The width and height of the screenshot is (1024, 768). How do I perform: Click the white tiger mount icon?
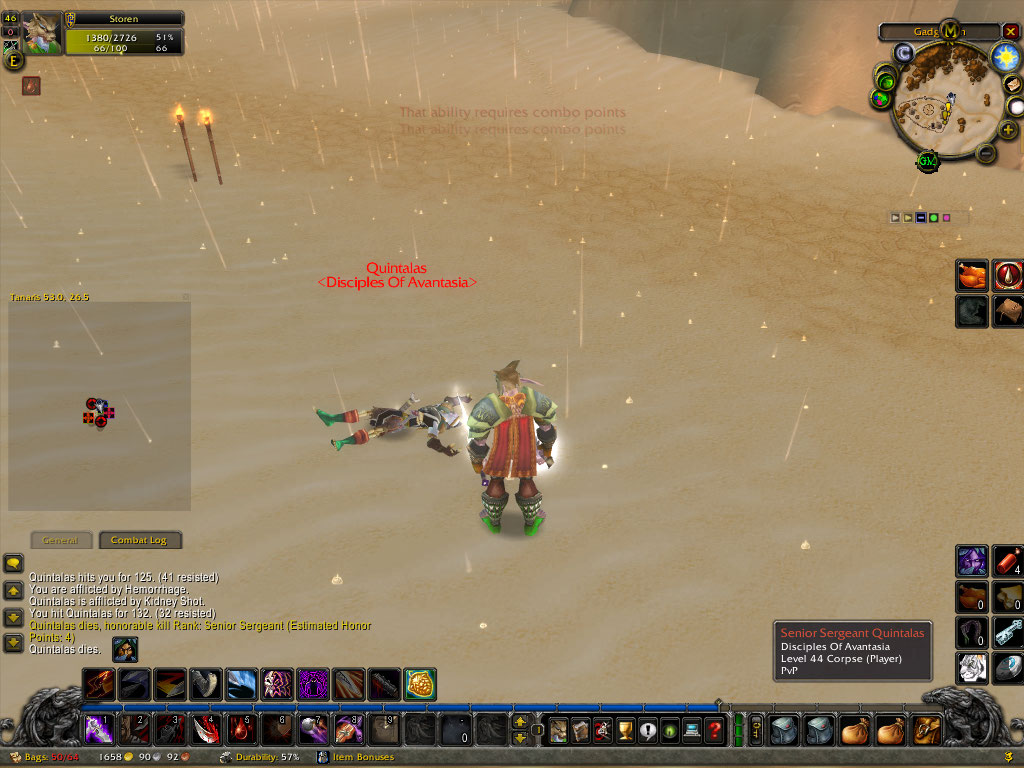(972, 668)
